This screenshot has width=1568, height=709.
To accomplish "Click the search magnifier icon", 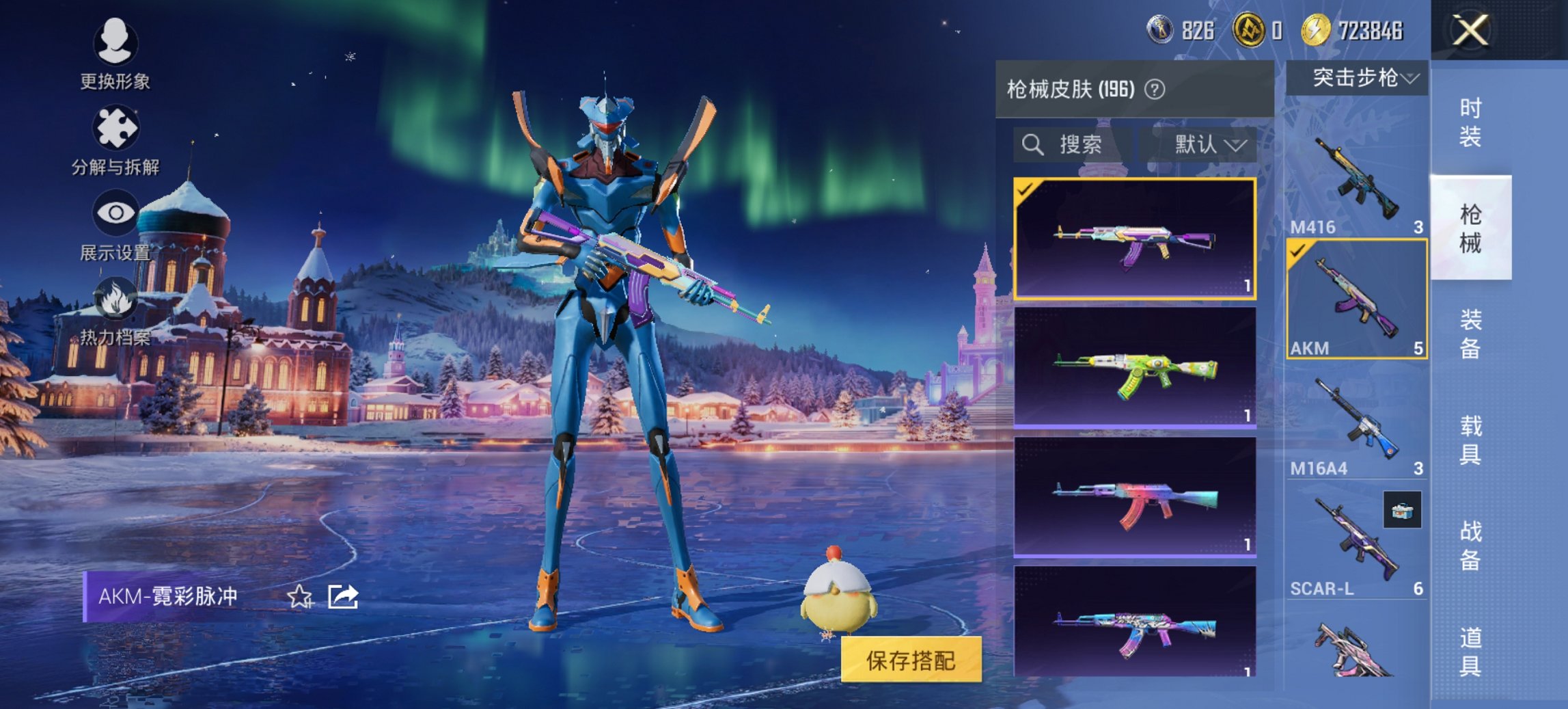I will (x=1032, y=144).
